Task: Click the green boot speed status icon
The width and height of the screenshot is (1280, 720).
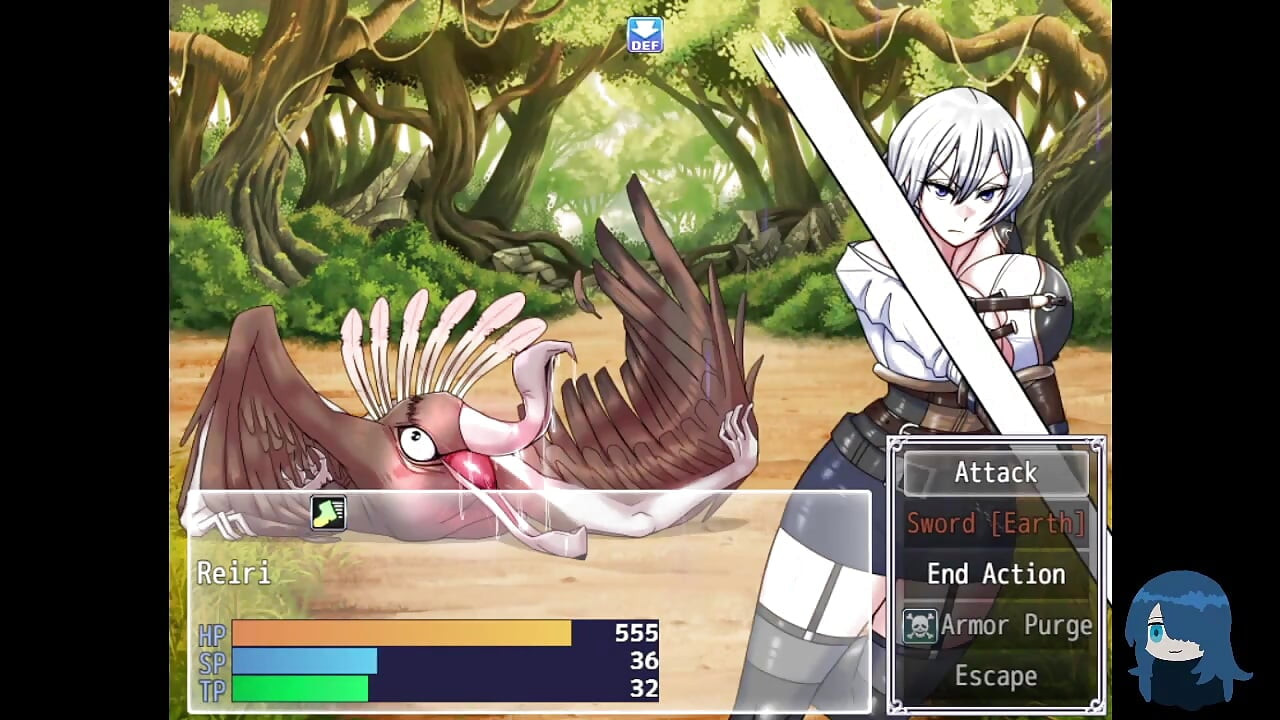Action: (x=328, y=513)
